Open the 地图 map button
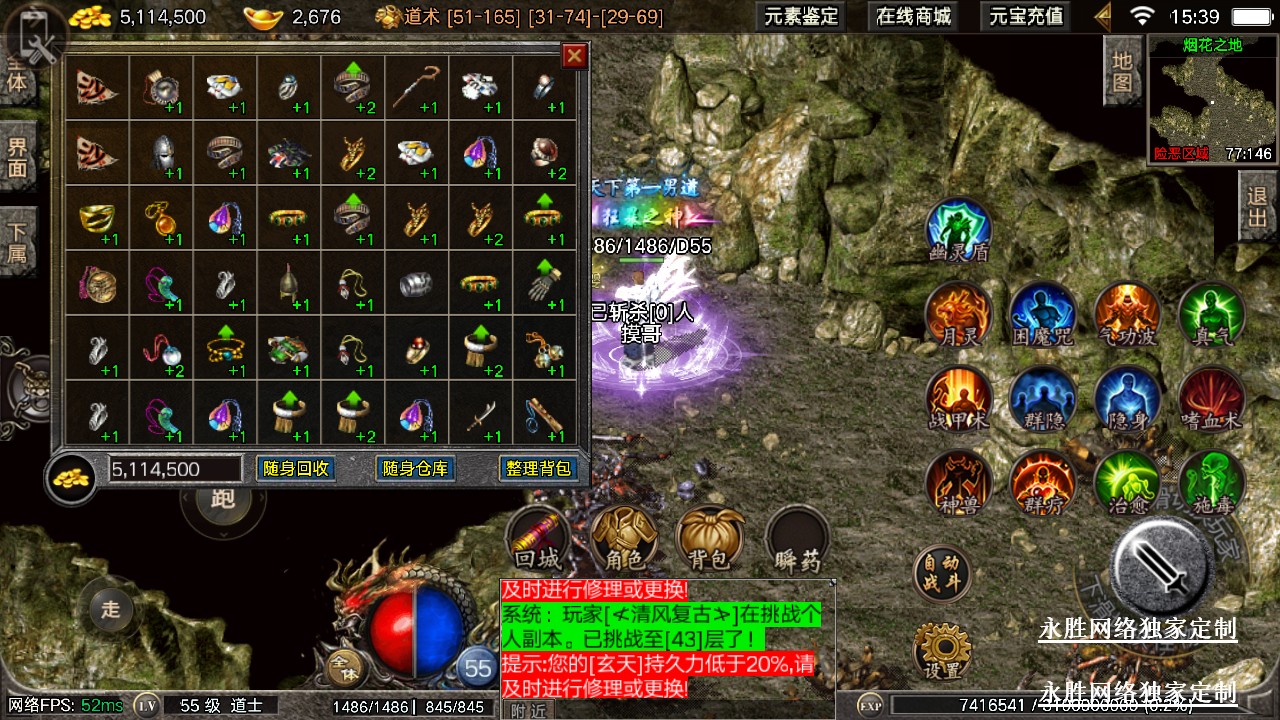 click(1122, 70)
